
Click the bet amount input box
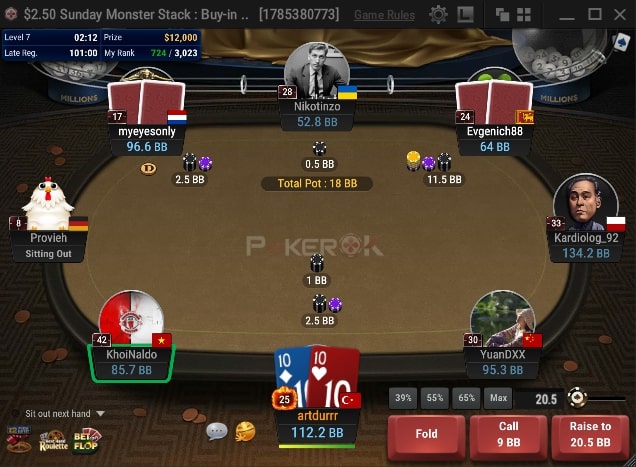point(538,398)
